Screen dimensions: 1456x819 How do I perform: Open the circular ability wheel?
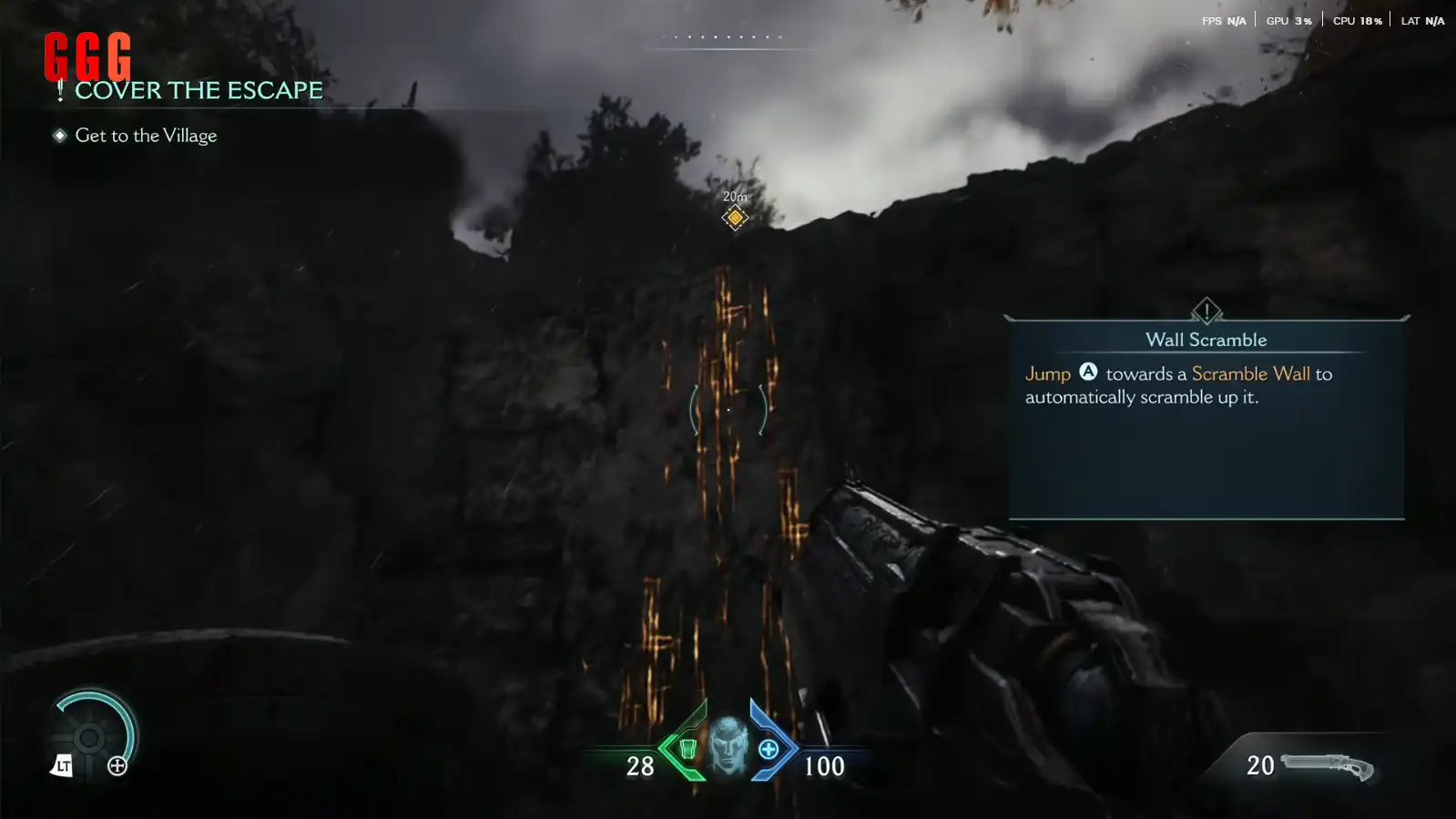pyautogui.click(x=89, y=738)
